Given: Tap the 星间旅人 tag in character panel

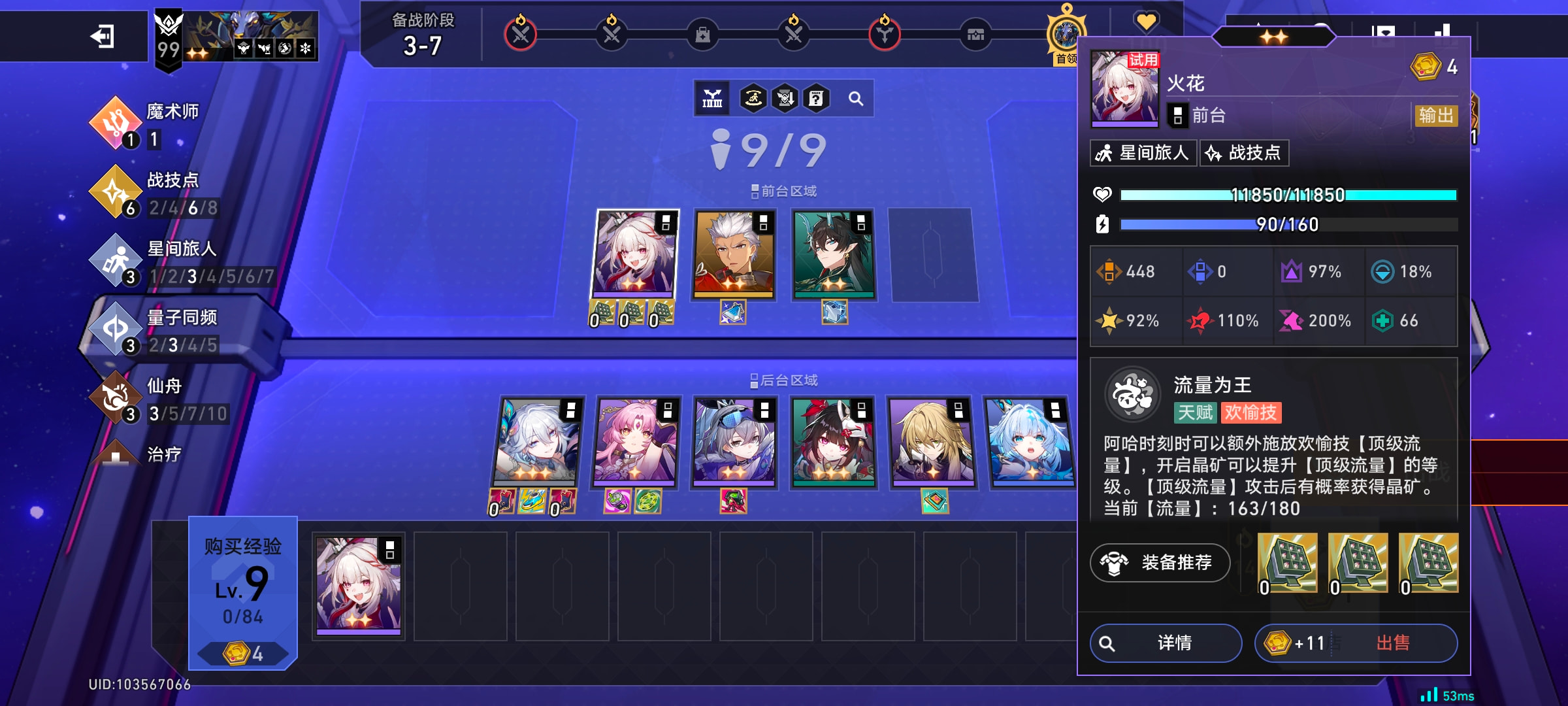Looking at the screenshot, I should (x=1143, y=153).
